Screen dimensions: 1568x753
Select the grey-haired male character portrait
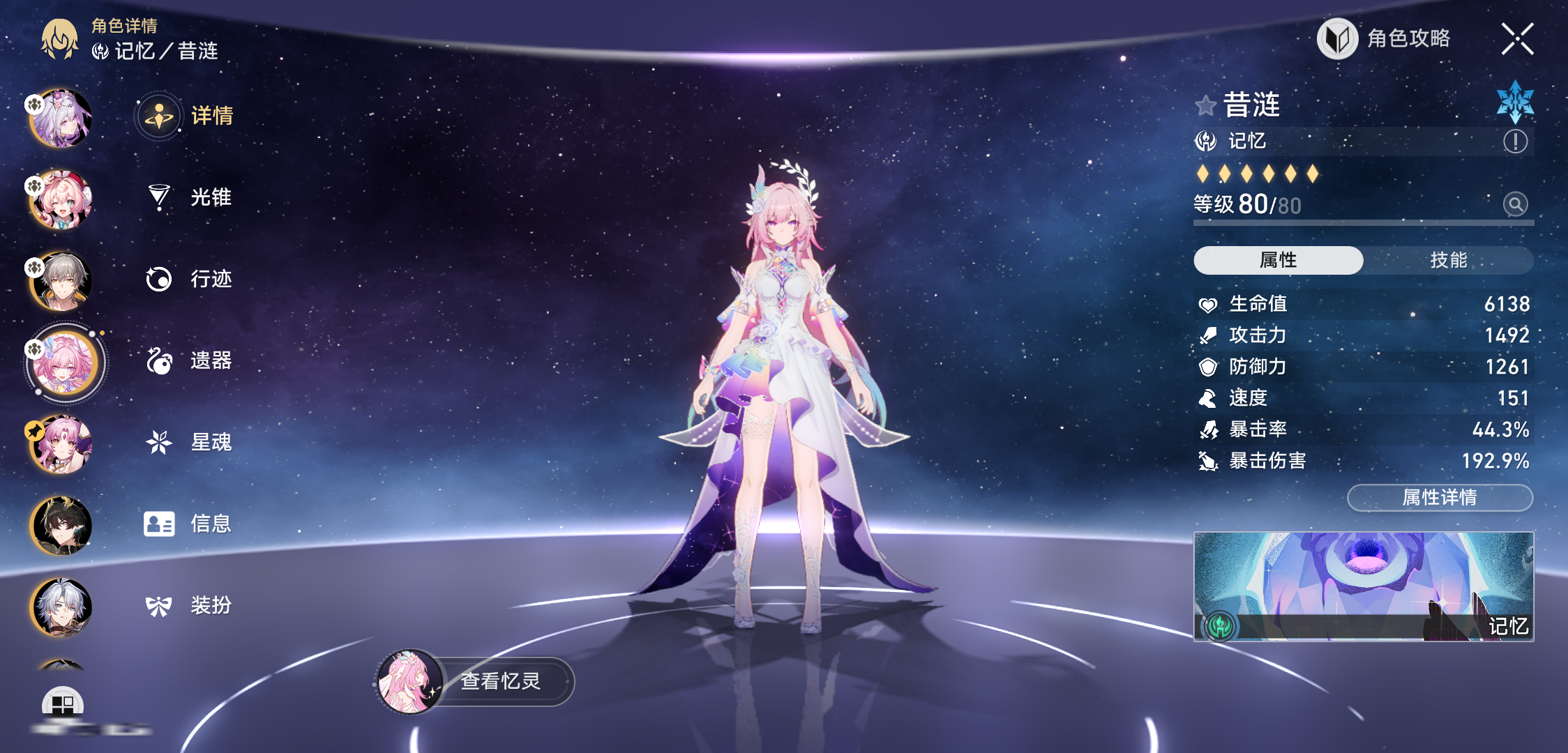click(61, 281)
